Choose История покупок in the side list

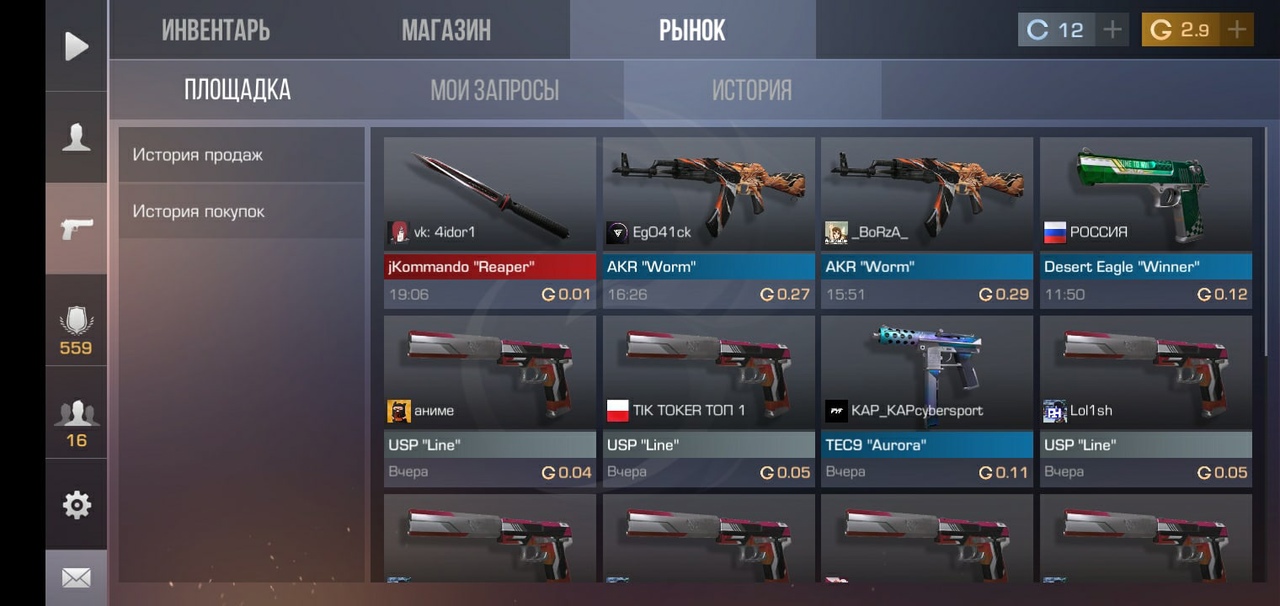(199, 211)
